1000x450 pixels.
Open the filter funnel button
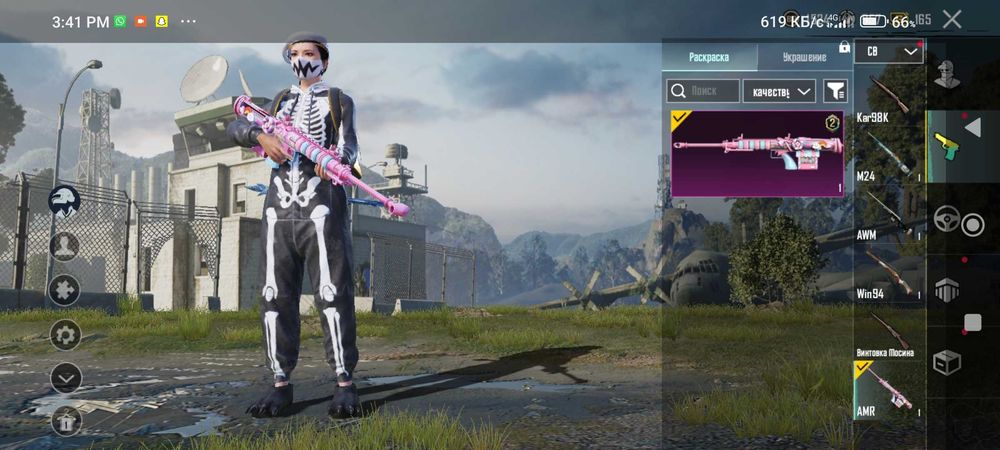pos(835,91)
